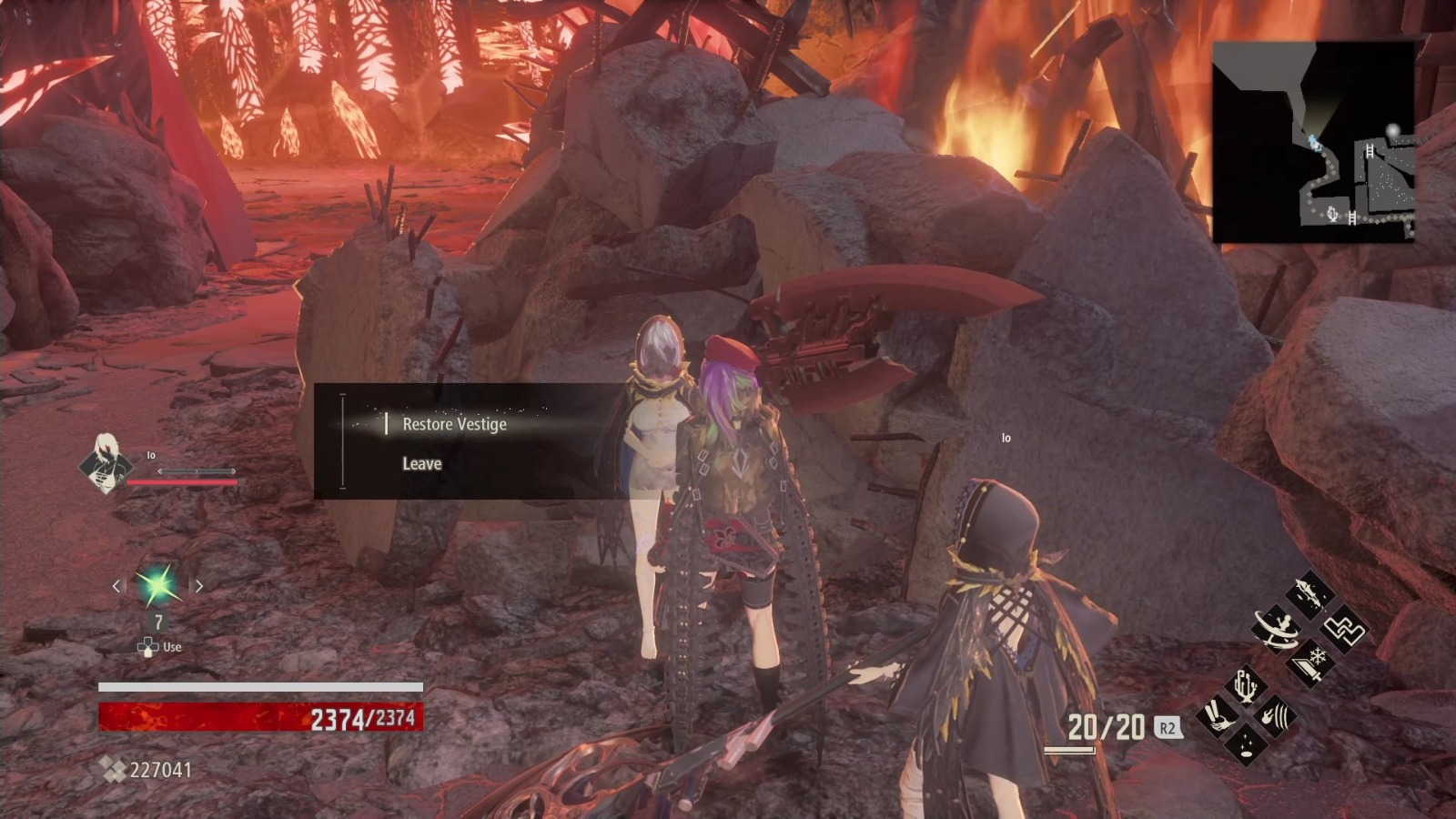Choose the sparkling pool regeneration gift
This screenshot has width=1456, height=819.
coord(1245,743)
